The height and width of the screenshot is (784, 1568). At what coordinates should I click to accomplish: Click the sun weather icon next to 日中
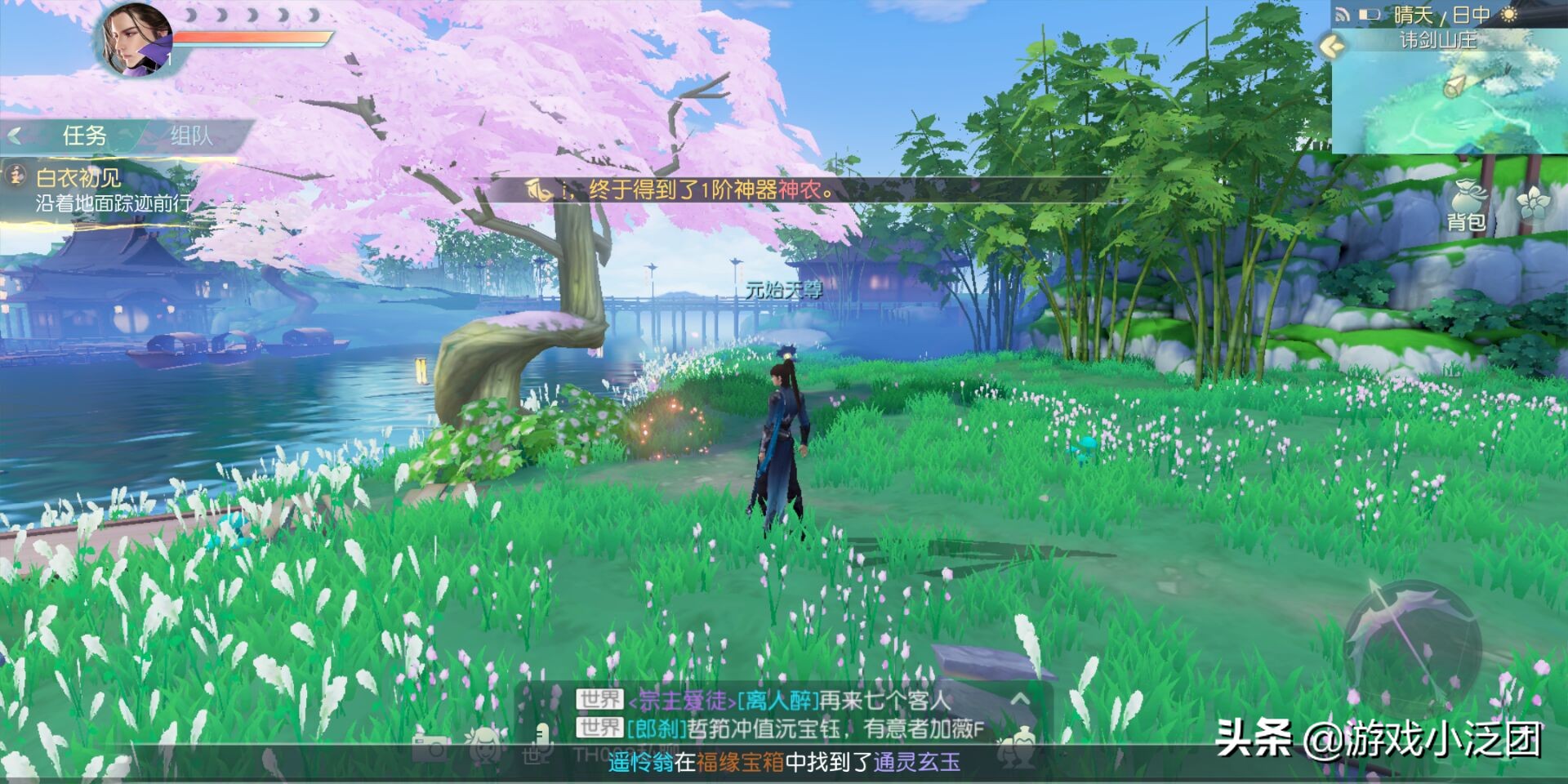pyautogui.click(x=1508, y=16)
